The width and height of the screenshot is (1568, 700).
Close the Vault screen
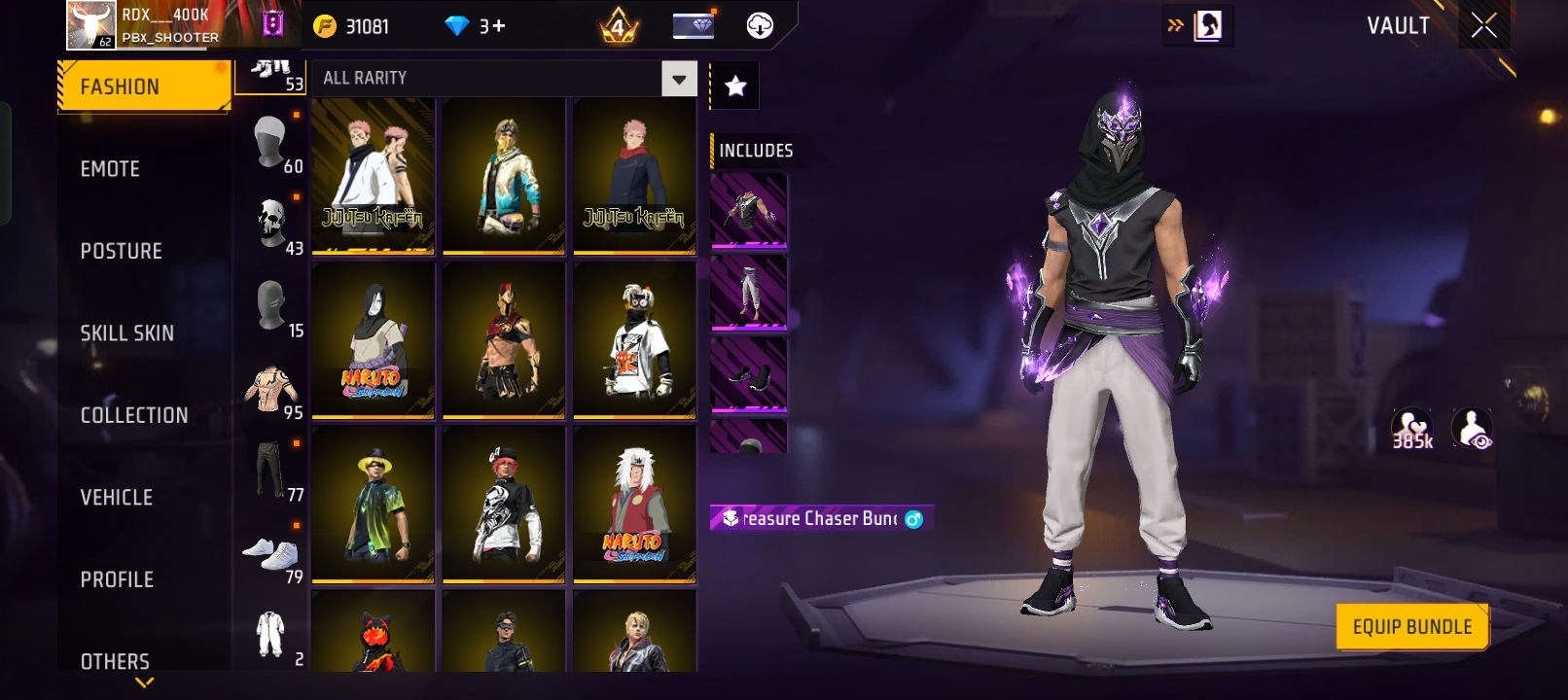(1484, 25)
